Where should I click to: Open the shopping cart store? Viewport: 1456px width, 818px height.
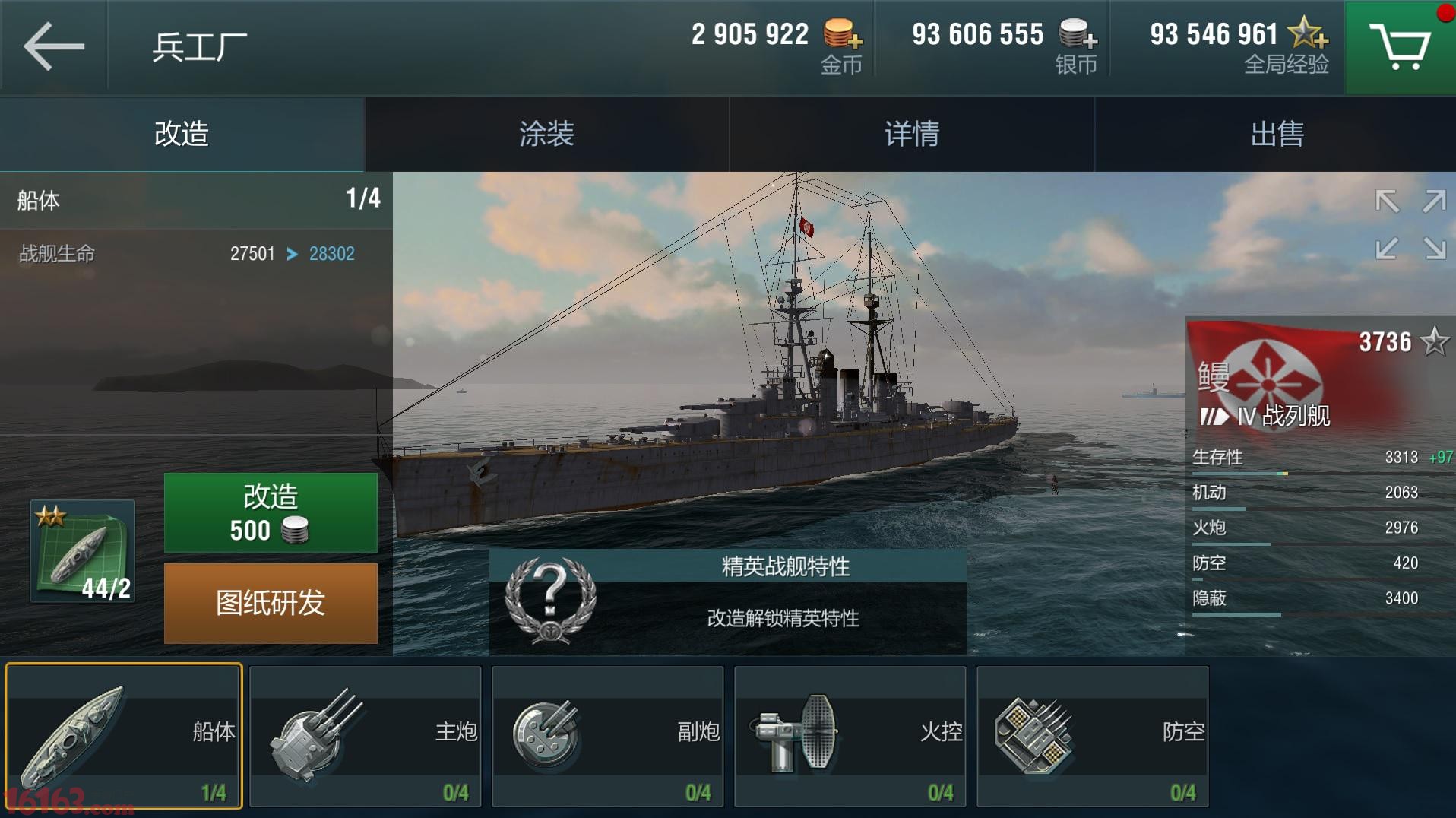click(1399, 47)
